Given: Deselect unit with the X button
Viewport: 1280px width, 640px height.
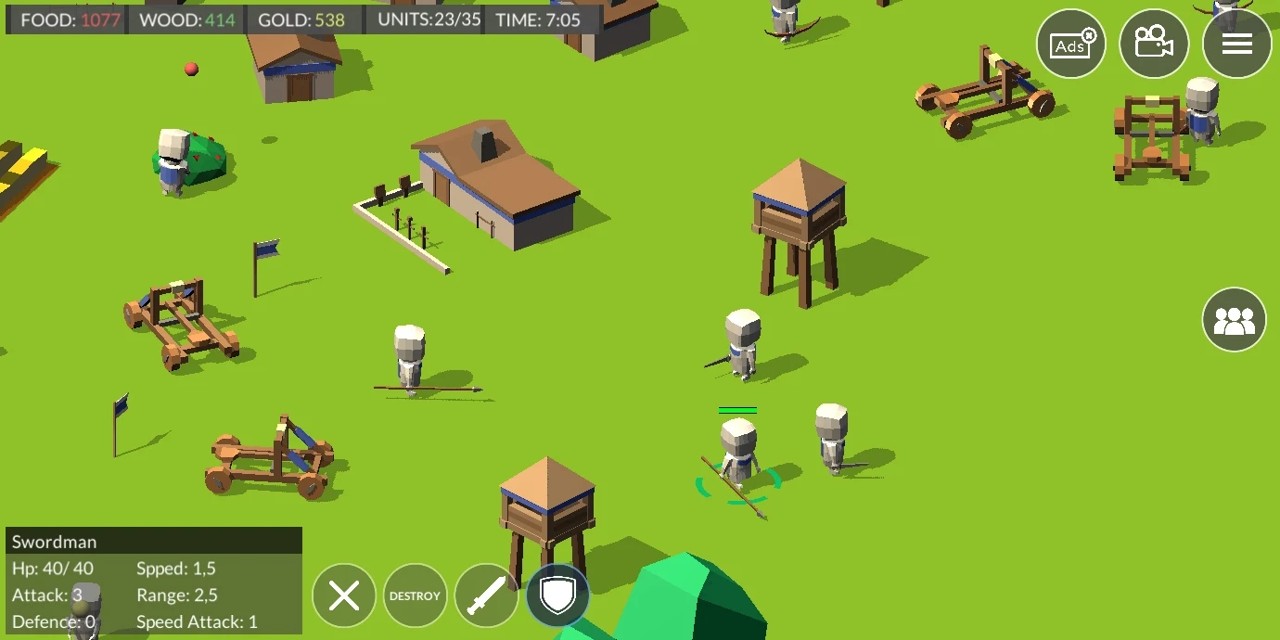Looking at the screenshot, I should [344, 596].
